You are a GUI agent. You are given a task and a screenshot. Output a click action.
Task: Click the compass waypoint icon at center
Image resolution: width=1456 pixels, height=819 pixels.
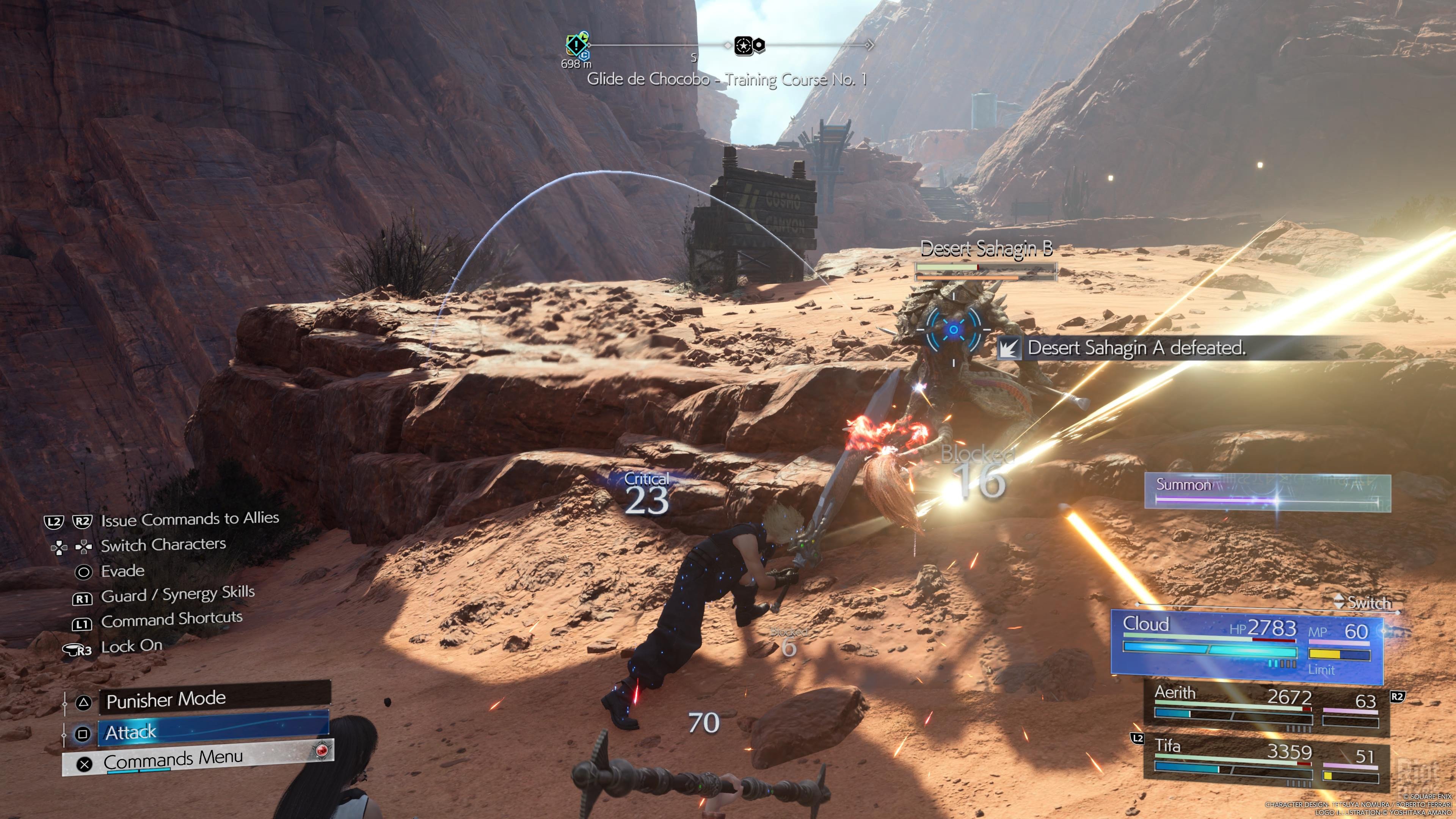tap(744, 46)
